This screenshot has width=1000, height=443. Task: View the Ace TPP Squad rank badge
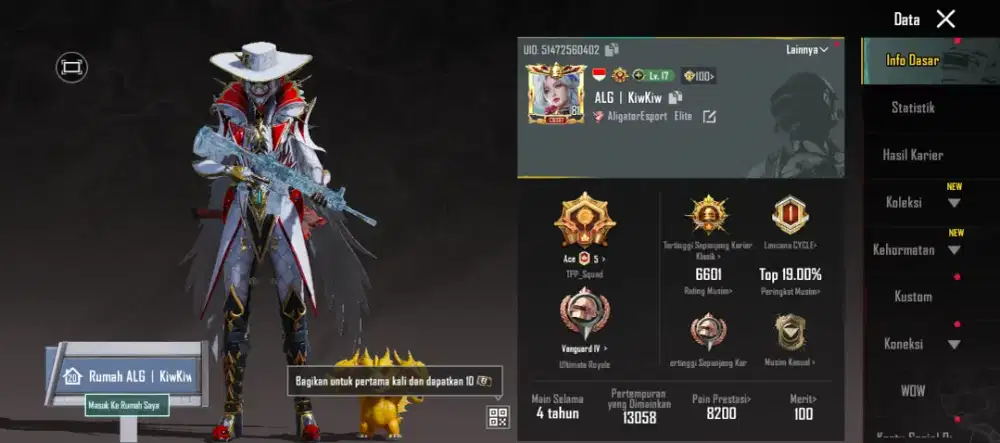[x=585, y=223]
